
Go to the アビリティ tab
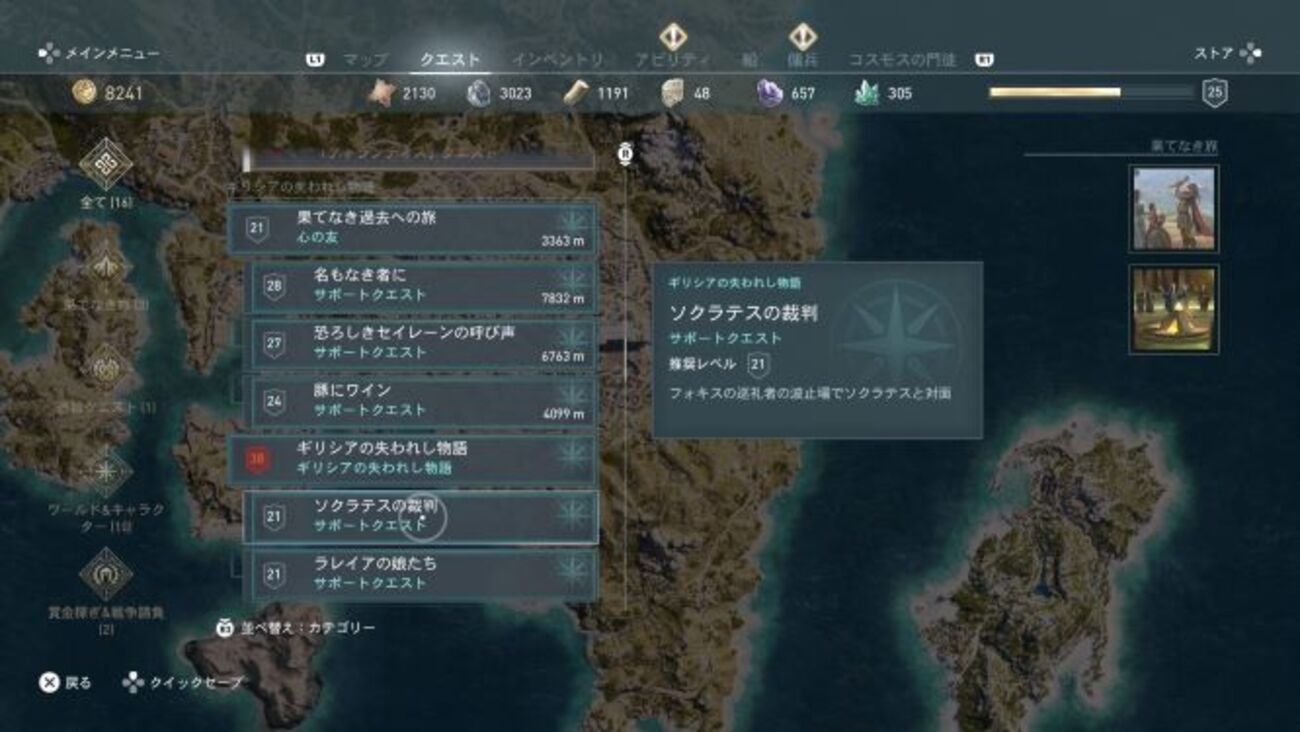tap(672, 60)
